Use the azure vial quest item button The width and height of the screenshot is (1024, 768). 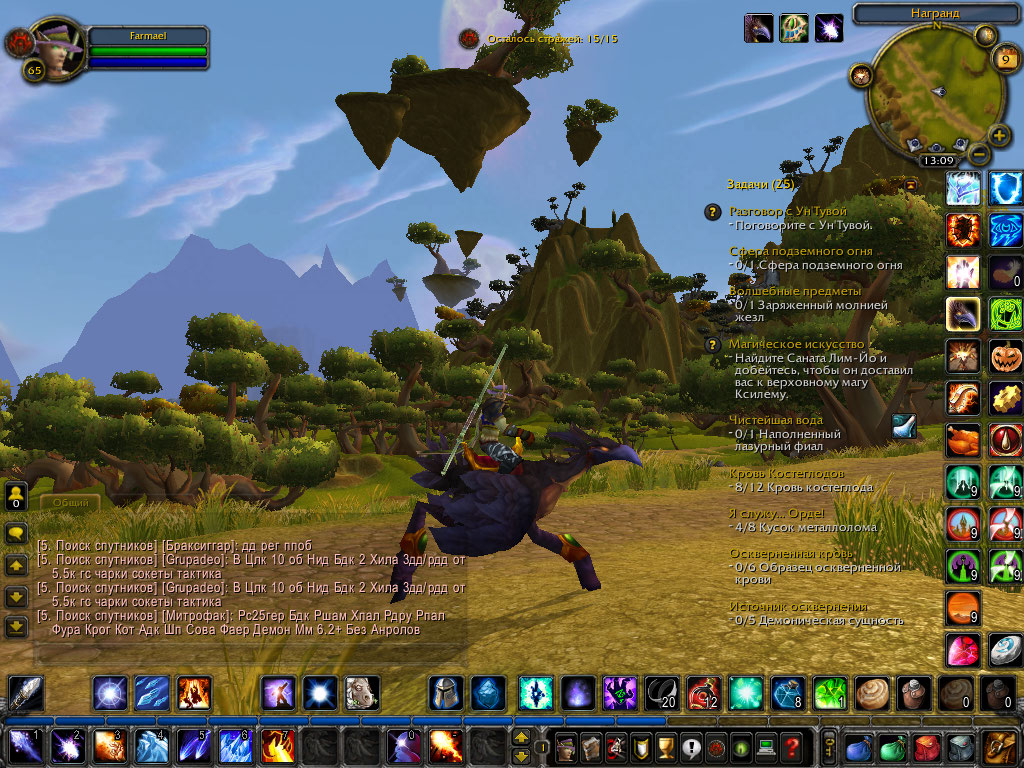[x=903, y=426]
